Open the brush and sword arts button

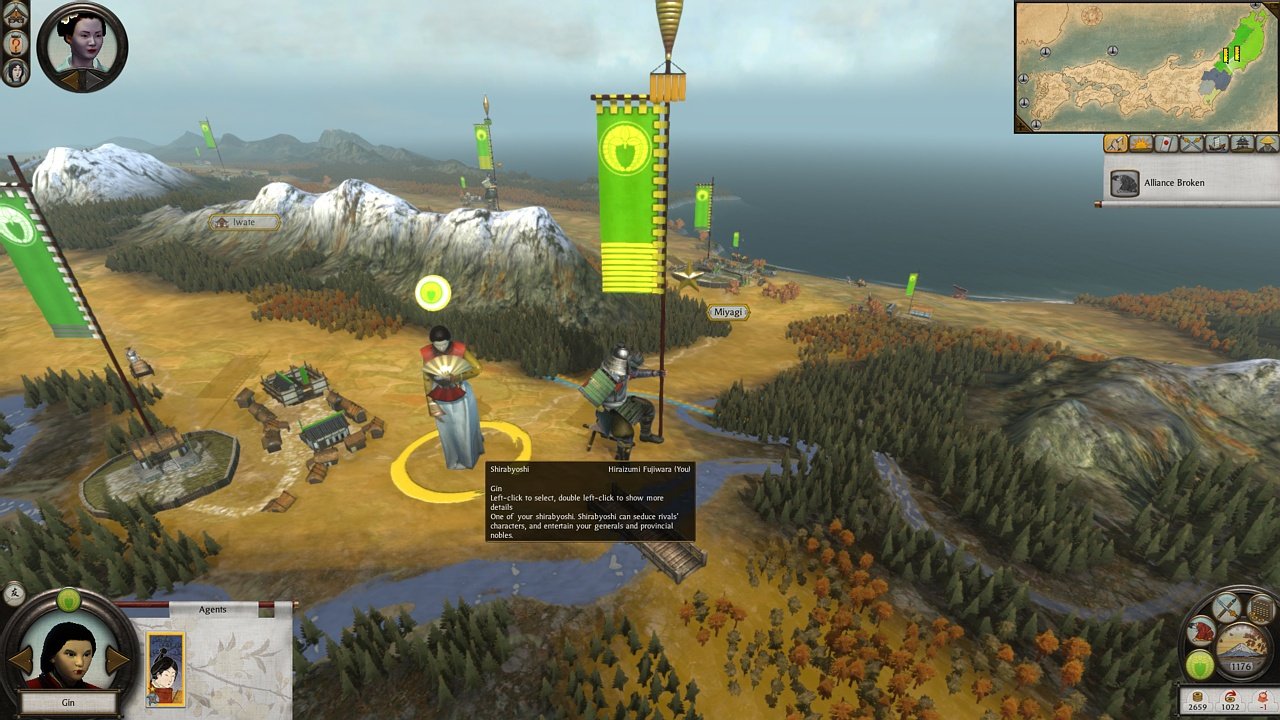tap(1227, 607)
